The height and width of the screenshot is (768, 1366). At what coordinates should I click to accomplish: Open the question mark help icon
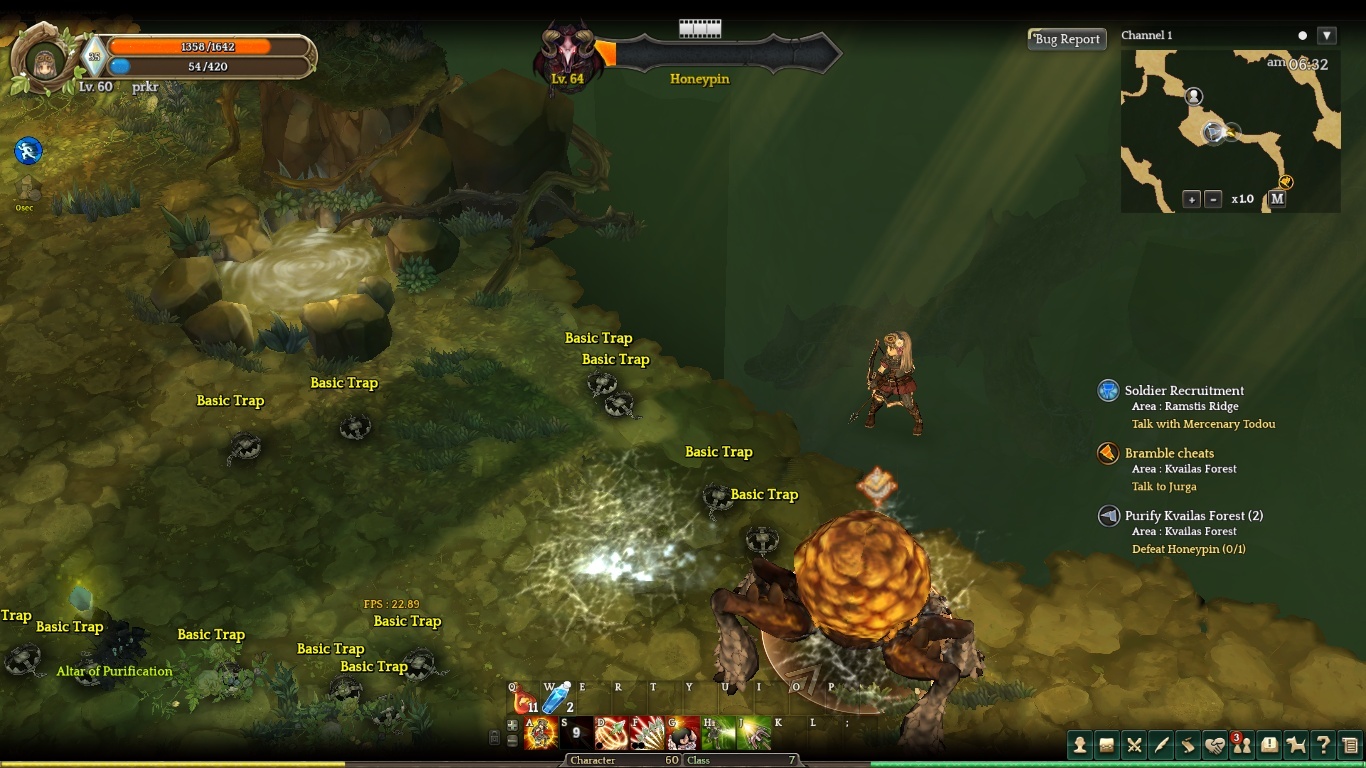point(1323,745)
